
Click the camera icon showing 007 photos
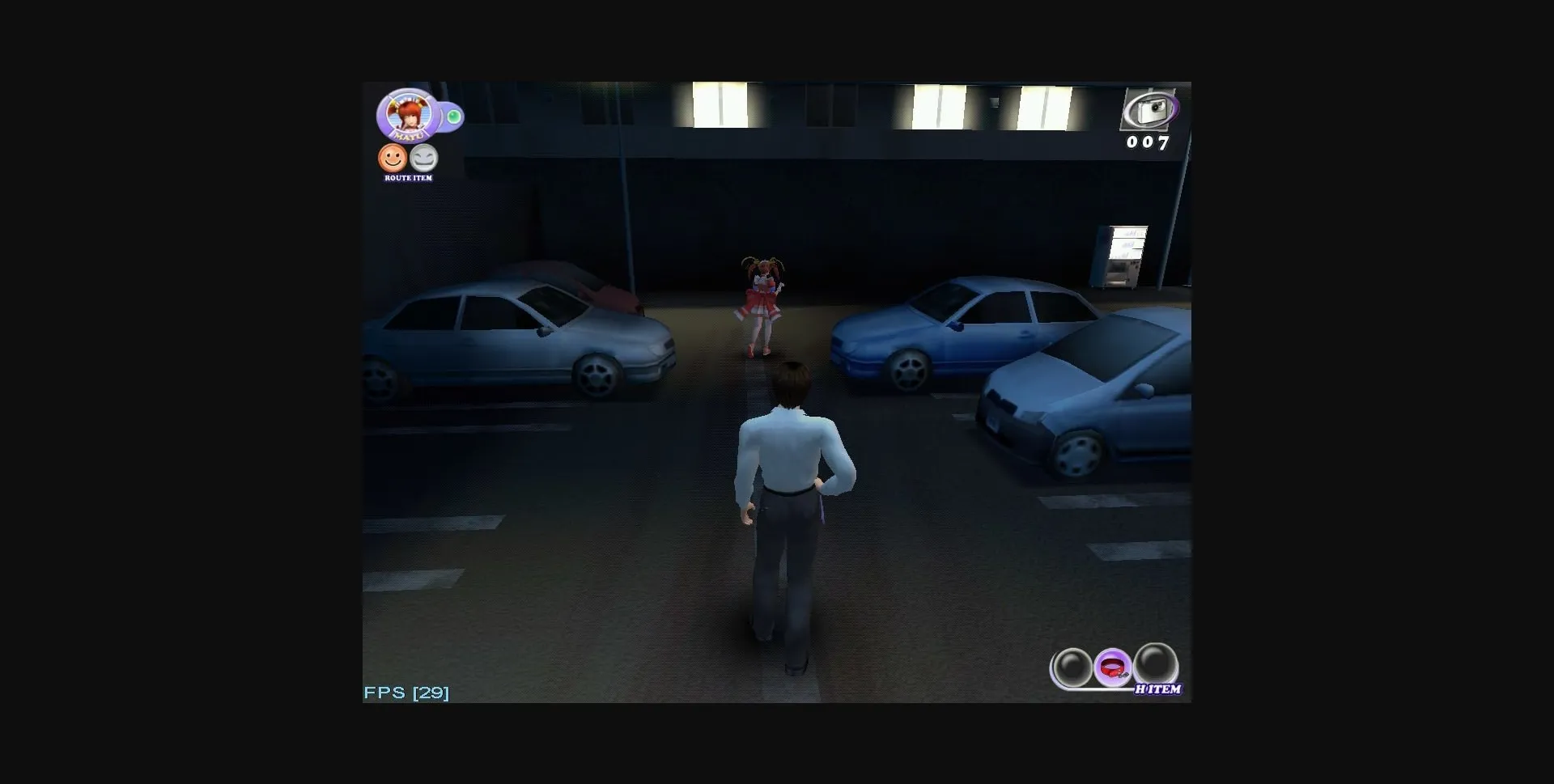point(1151,111)
